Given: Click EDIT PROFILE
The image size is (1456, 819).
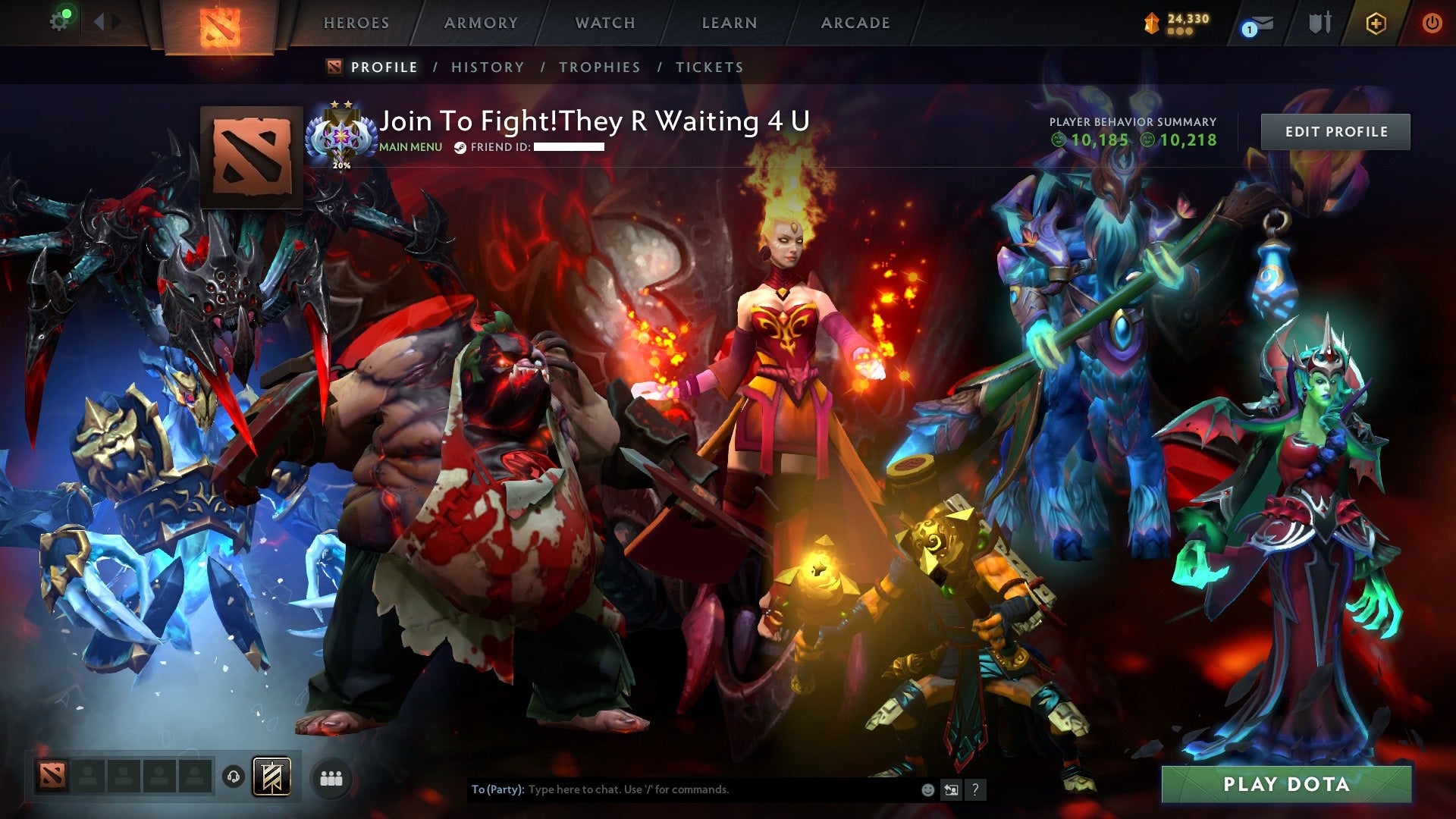Looking at the screenshot, I should pyautogui.click(x=1335, y=130).
